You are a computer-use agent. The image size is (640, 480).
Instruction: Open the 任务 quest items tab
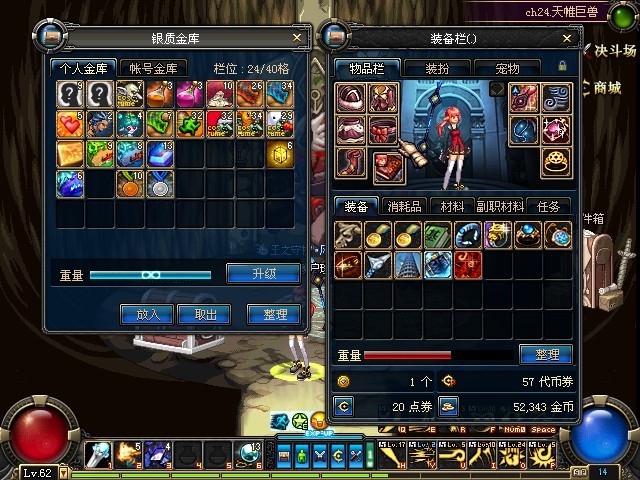click(x=549, y=206)
